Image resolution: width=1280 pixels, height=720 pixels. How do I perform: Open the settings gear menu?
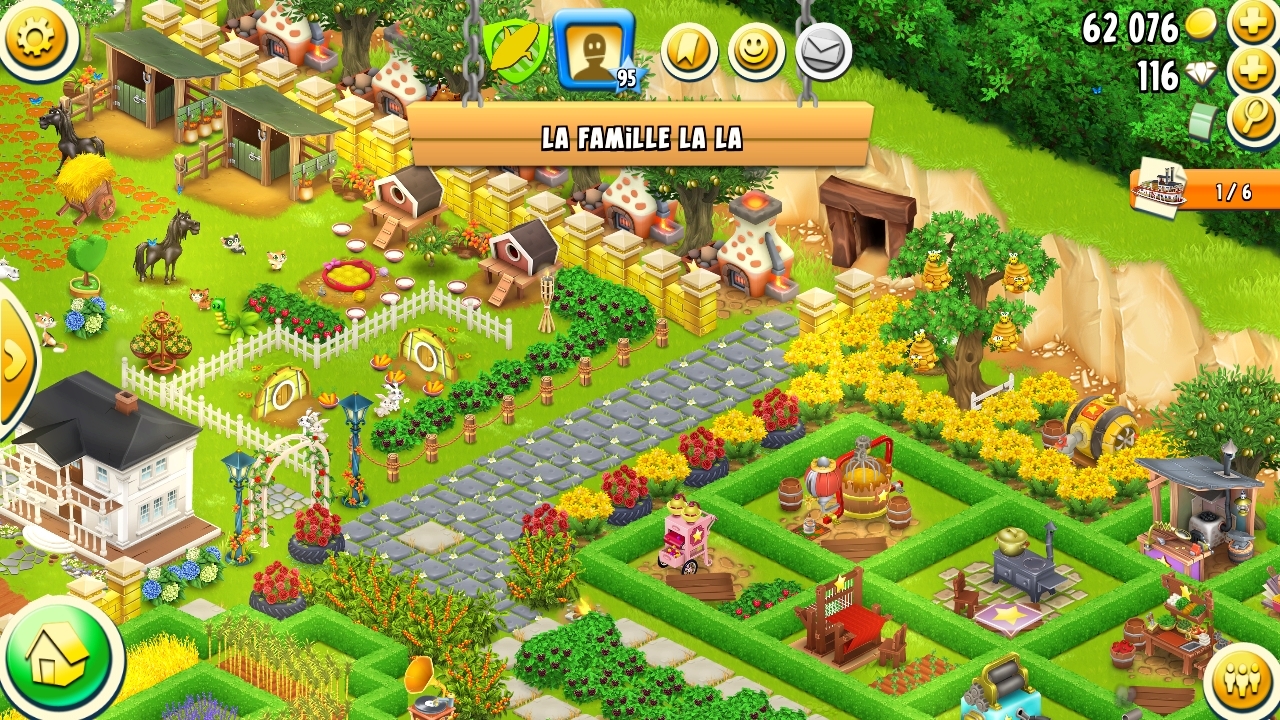(36, 36)
